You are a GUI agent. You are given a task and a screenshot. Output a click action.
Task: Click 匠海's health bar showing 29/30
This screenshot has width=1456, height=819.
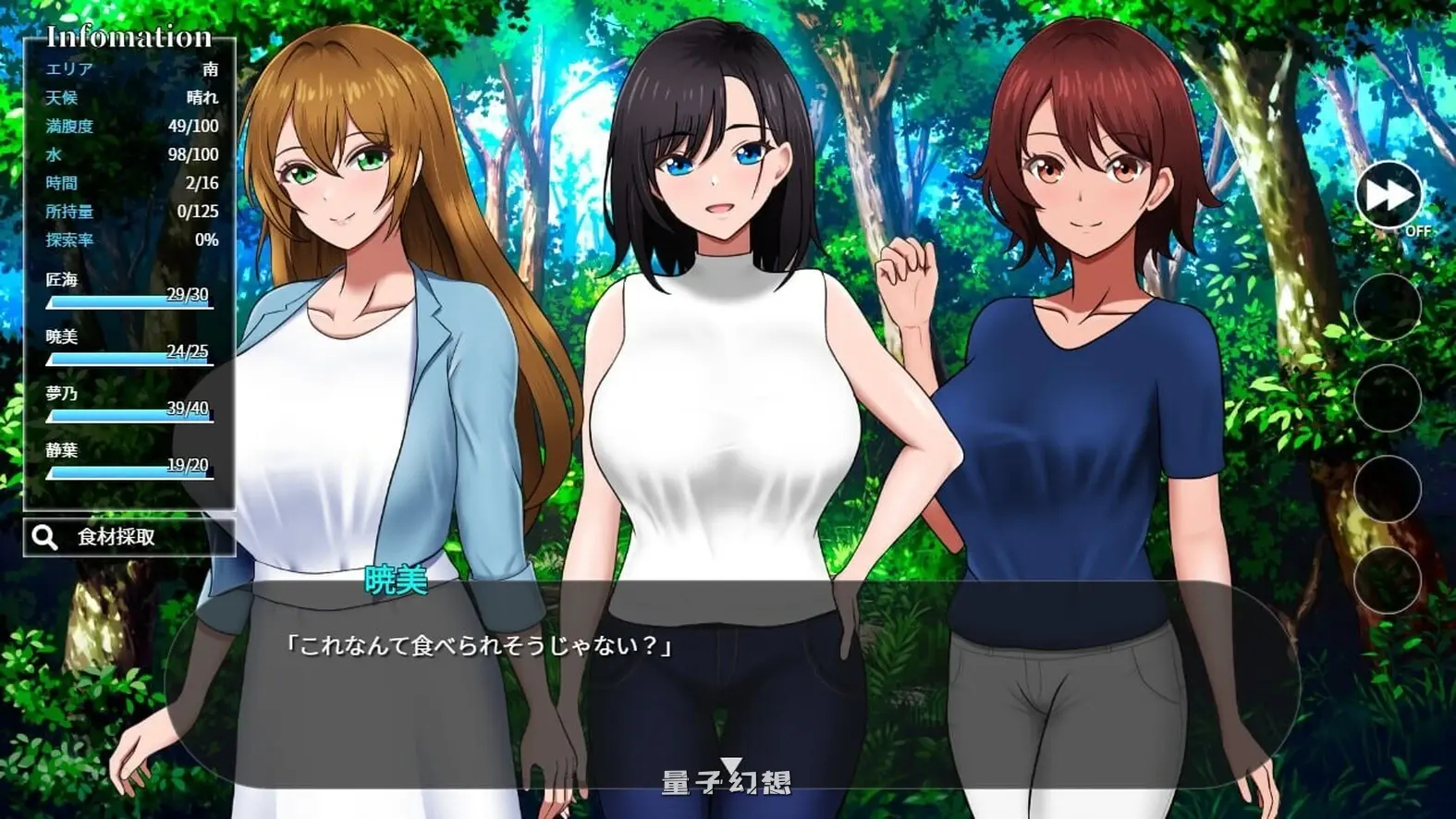(x=129, y=301)
